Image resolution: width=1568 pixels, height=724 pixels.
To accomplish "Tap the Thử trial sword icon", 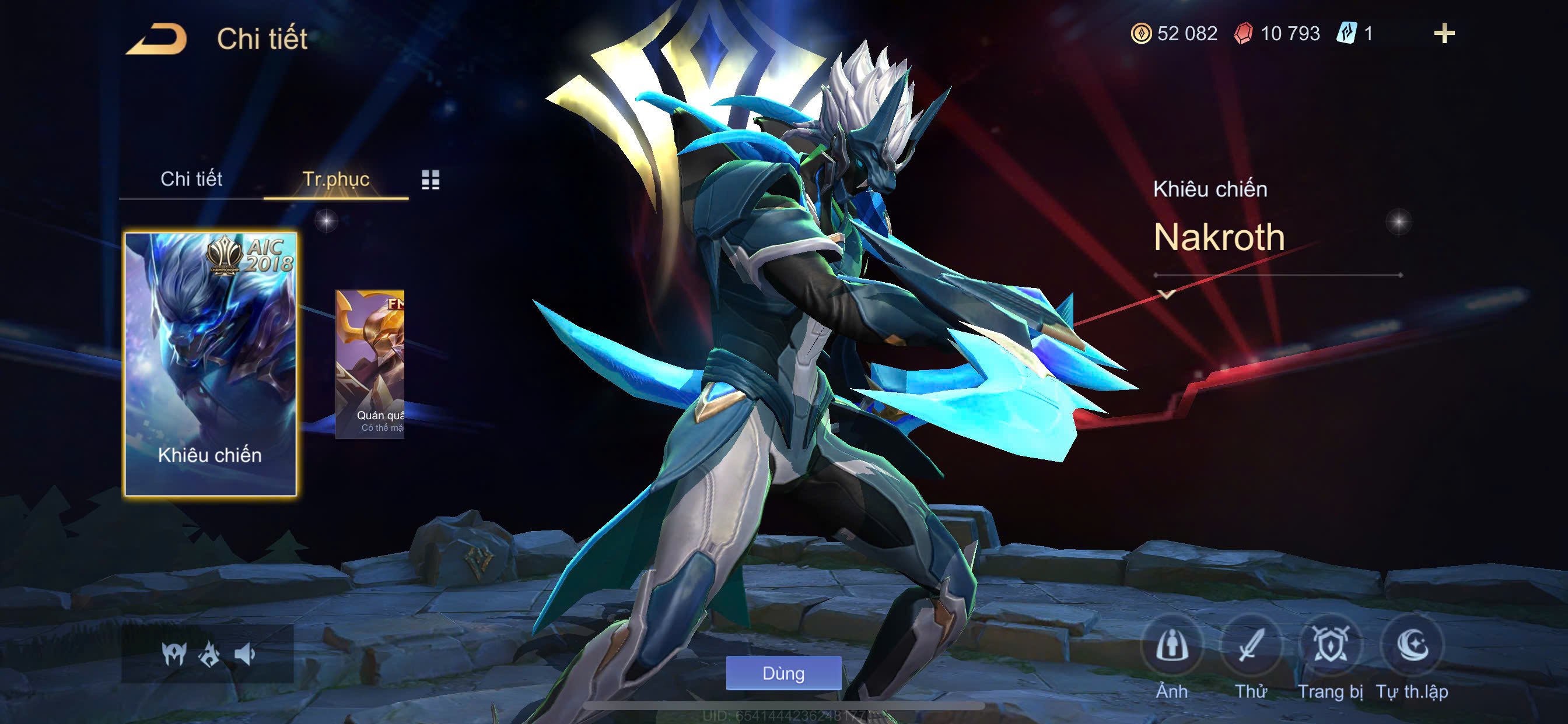I will 1251,645.
